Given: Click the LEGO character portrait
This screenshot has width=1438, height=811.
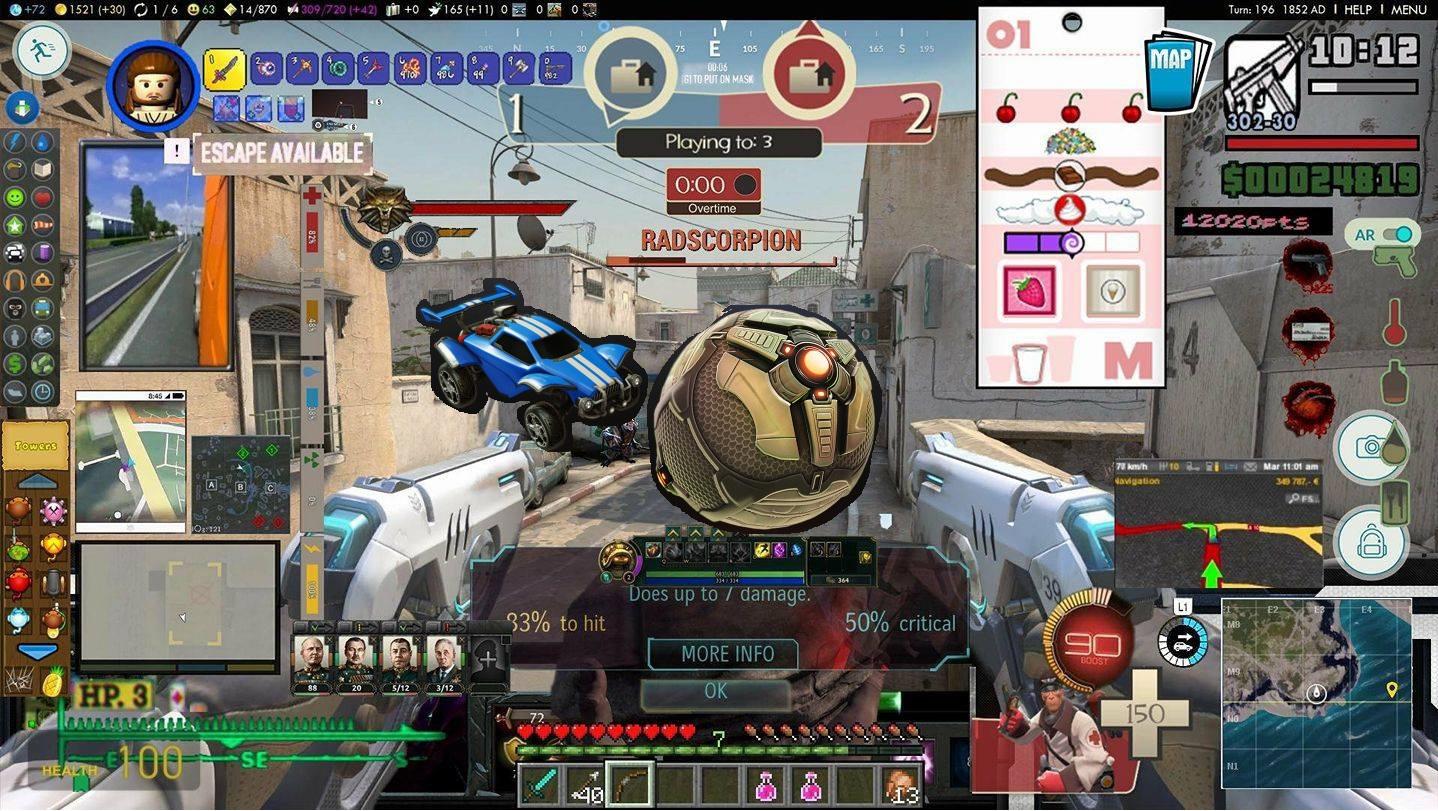Looking at the screenshot, I should point(152,86).
